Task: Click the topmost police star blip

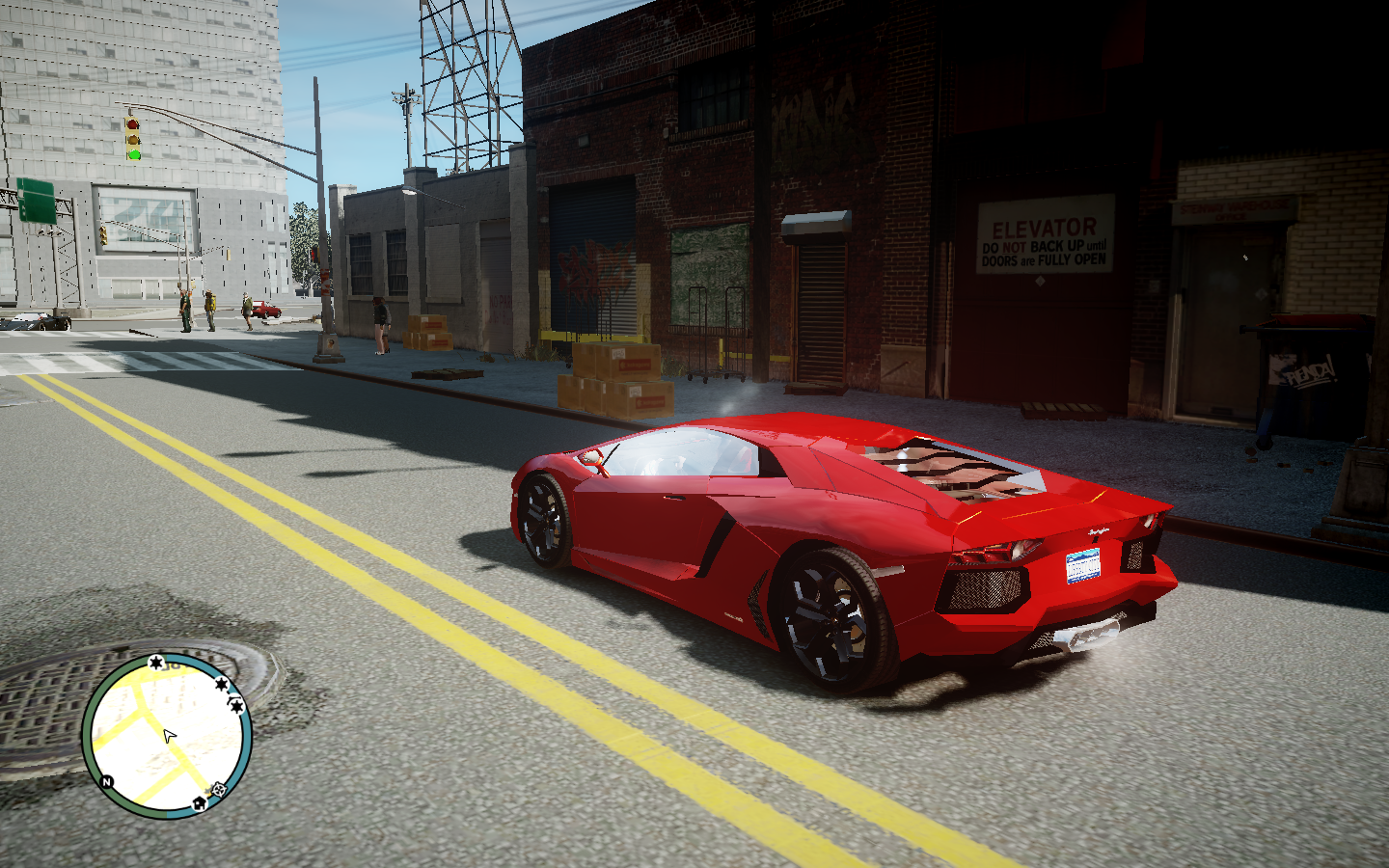Action: [x=155, y=663]
